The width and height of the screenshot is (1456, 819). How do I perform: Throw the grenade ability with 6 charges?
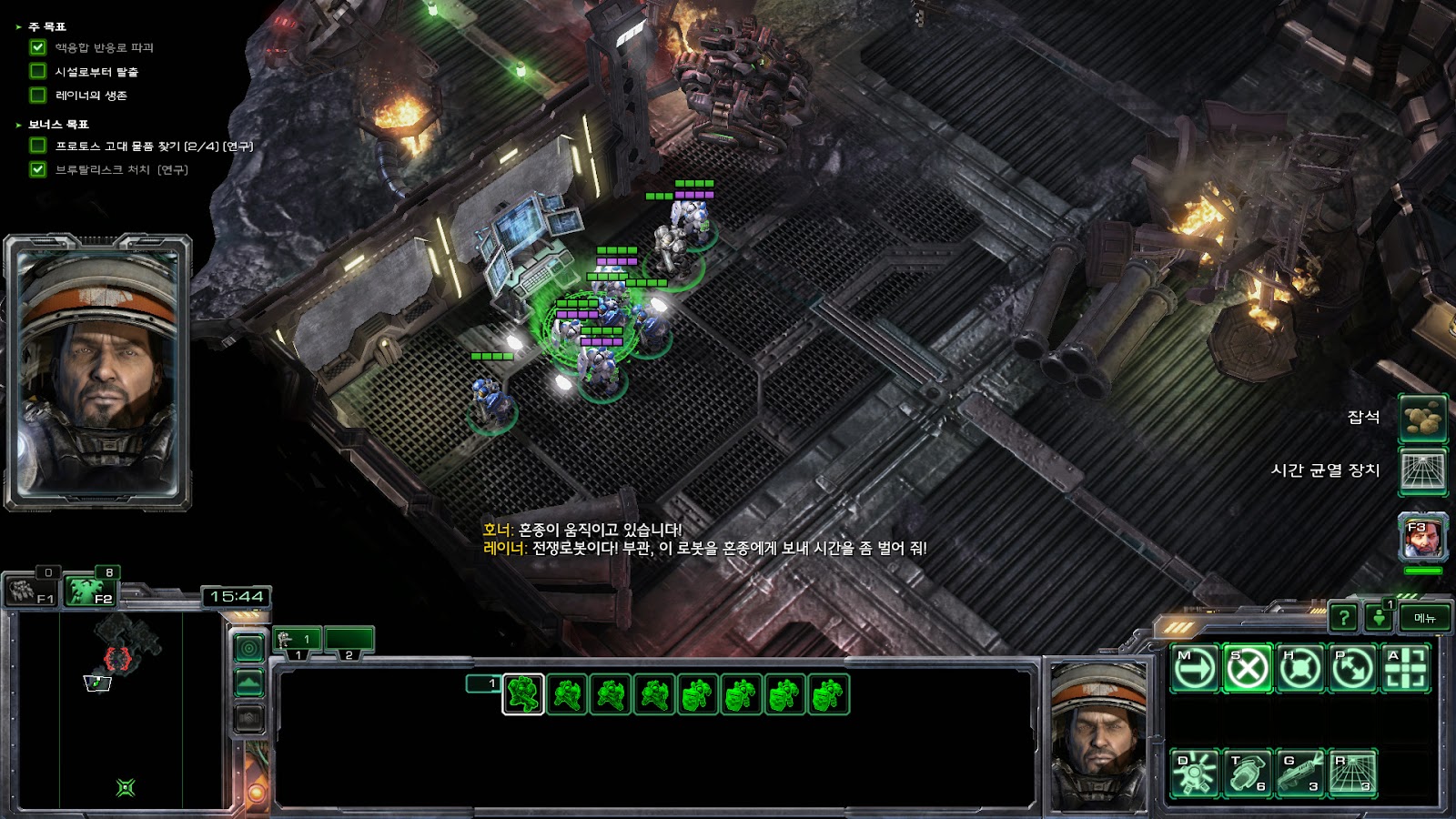pyautogui.click(x=1247, y=773)
